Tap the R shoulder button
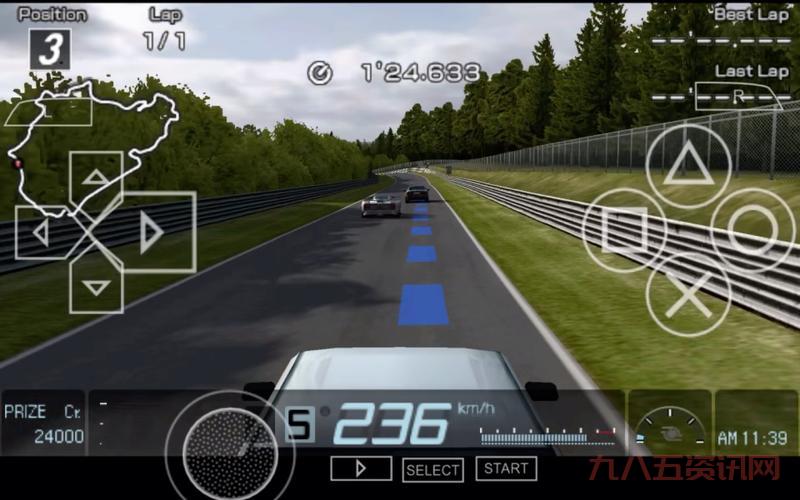800x500 pixels. pyautogui.click(x=736, y=98)
